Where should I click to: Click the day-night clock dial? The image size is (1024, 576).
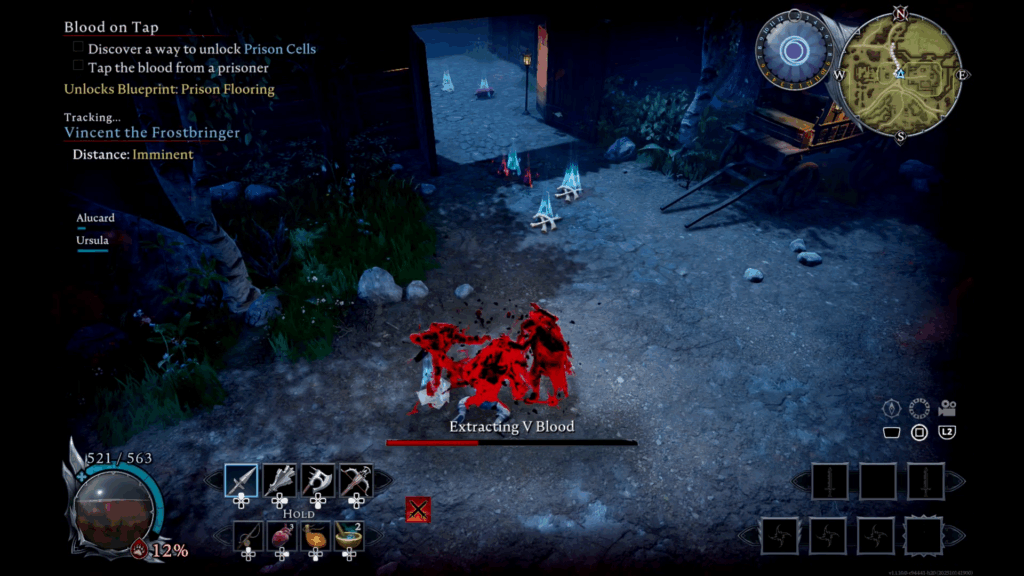tap(795, 50)
